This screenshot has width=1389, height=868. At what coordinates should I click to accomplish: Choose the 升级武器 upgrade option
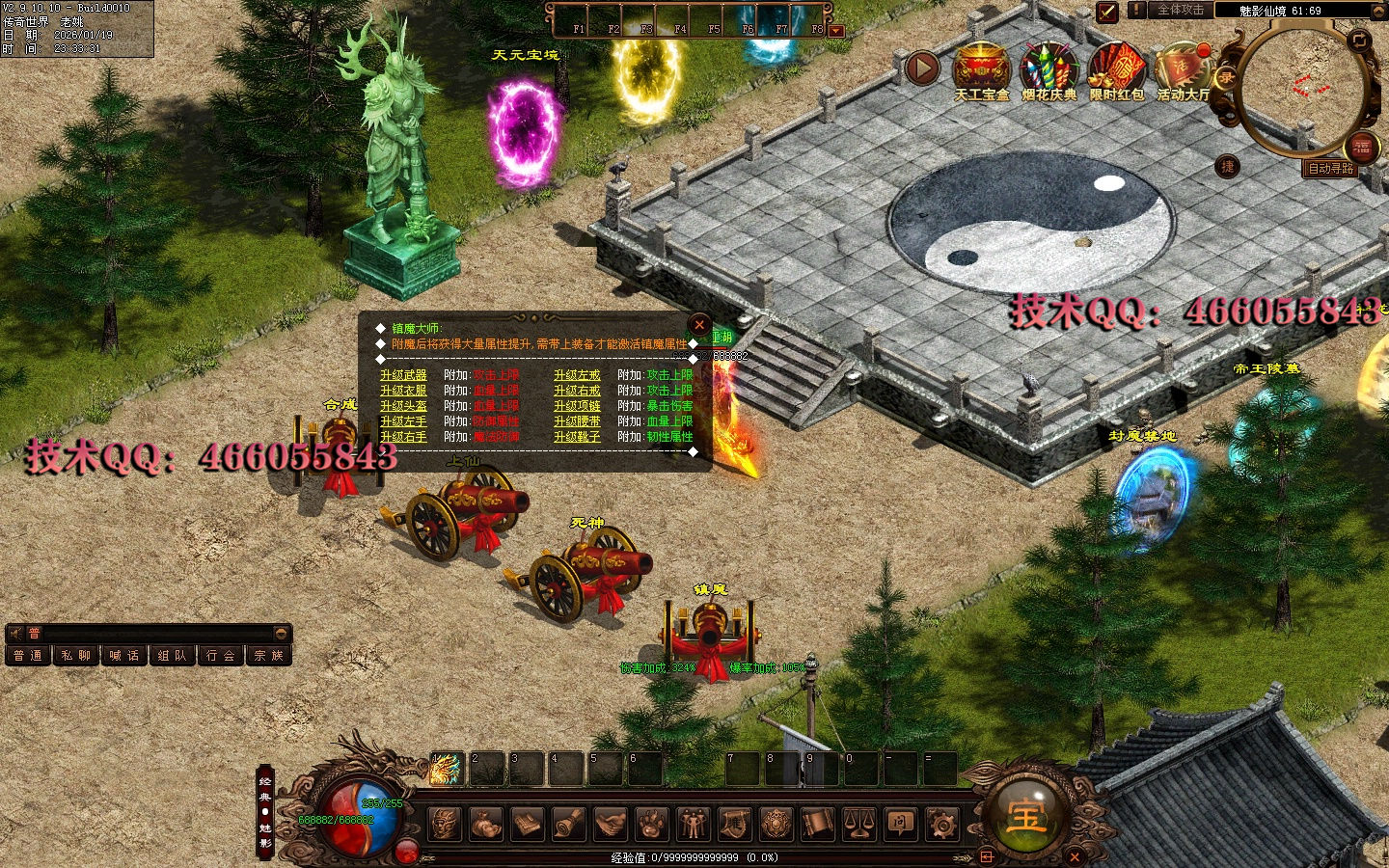click(403, 375)
